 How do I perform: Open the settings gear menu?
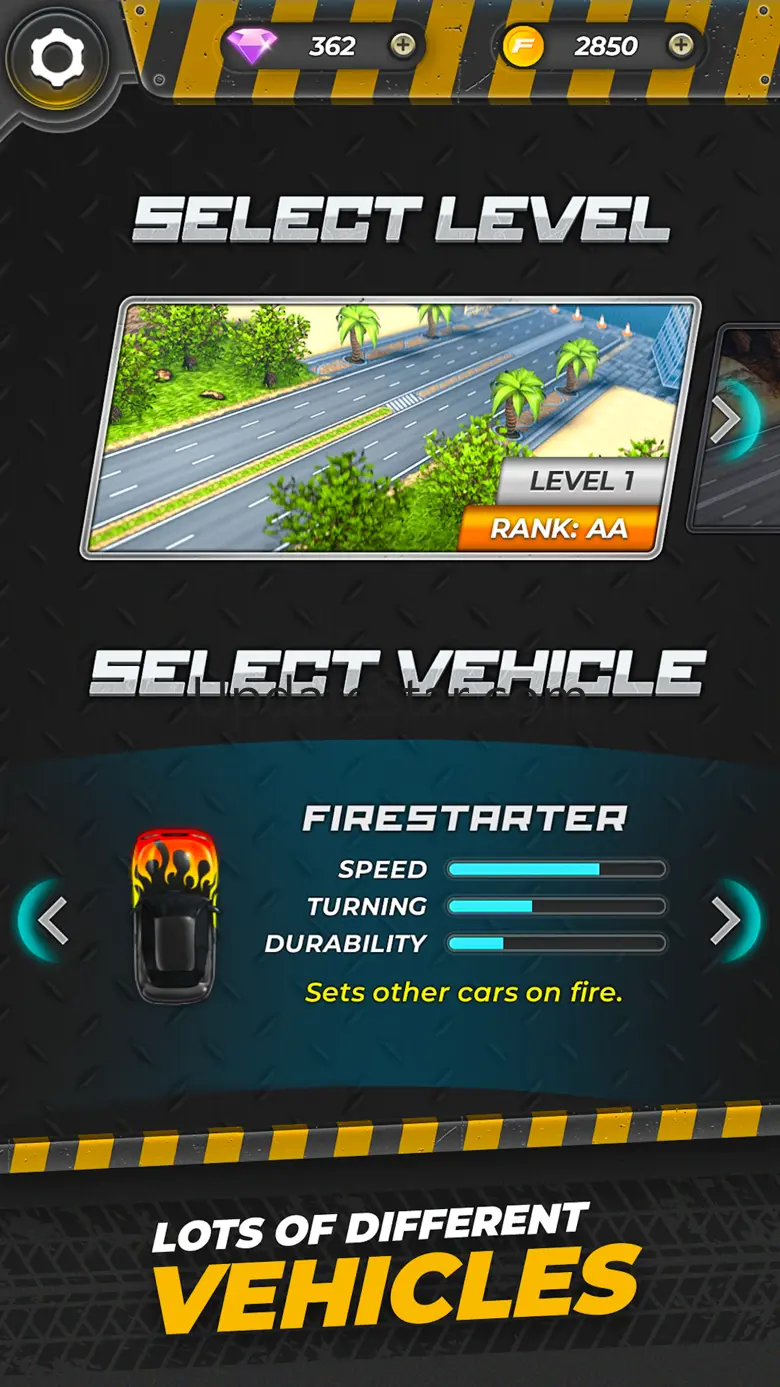[x=56, y=57]
